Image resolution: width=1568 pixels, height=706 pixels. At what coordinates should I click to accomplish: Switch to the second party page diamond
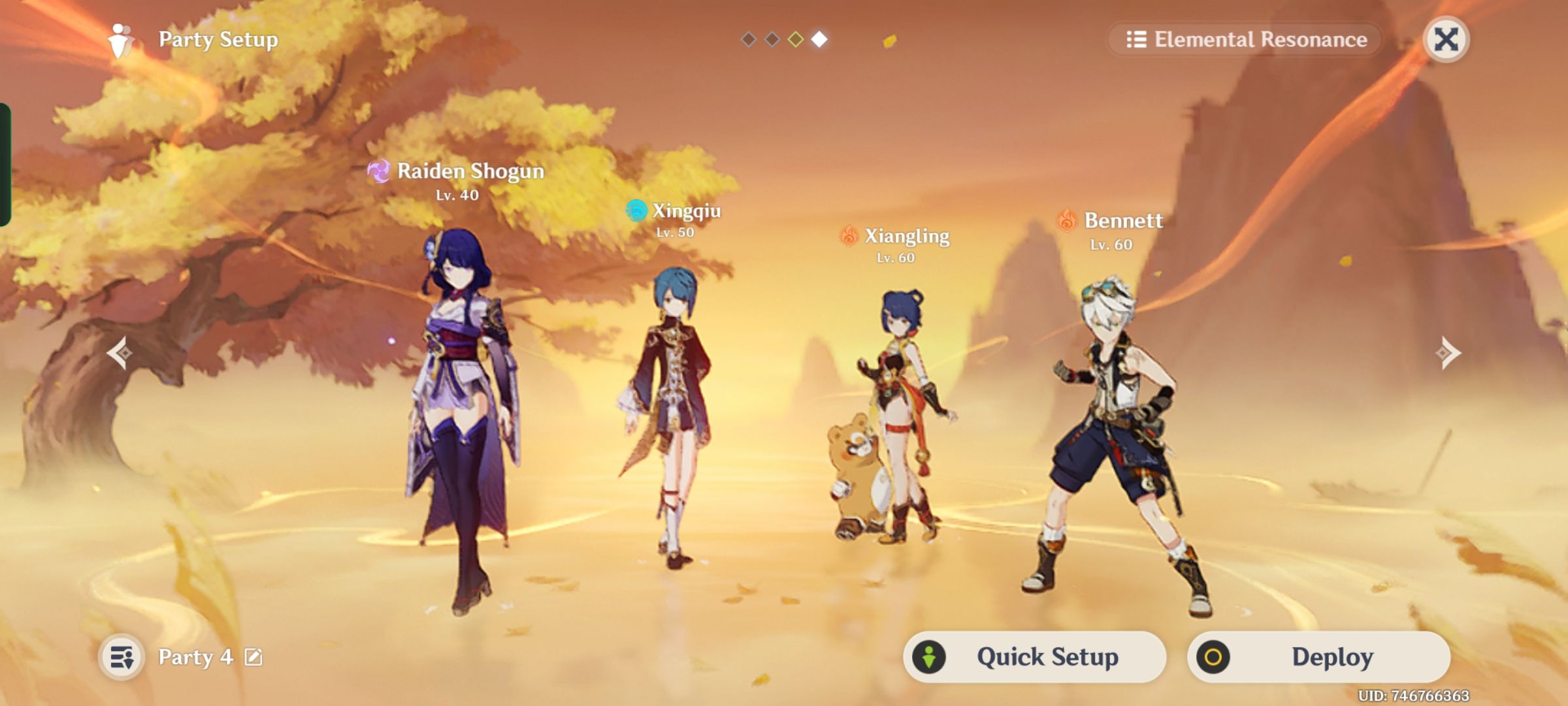(x=772, y=40)
